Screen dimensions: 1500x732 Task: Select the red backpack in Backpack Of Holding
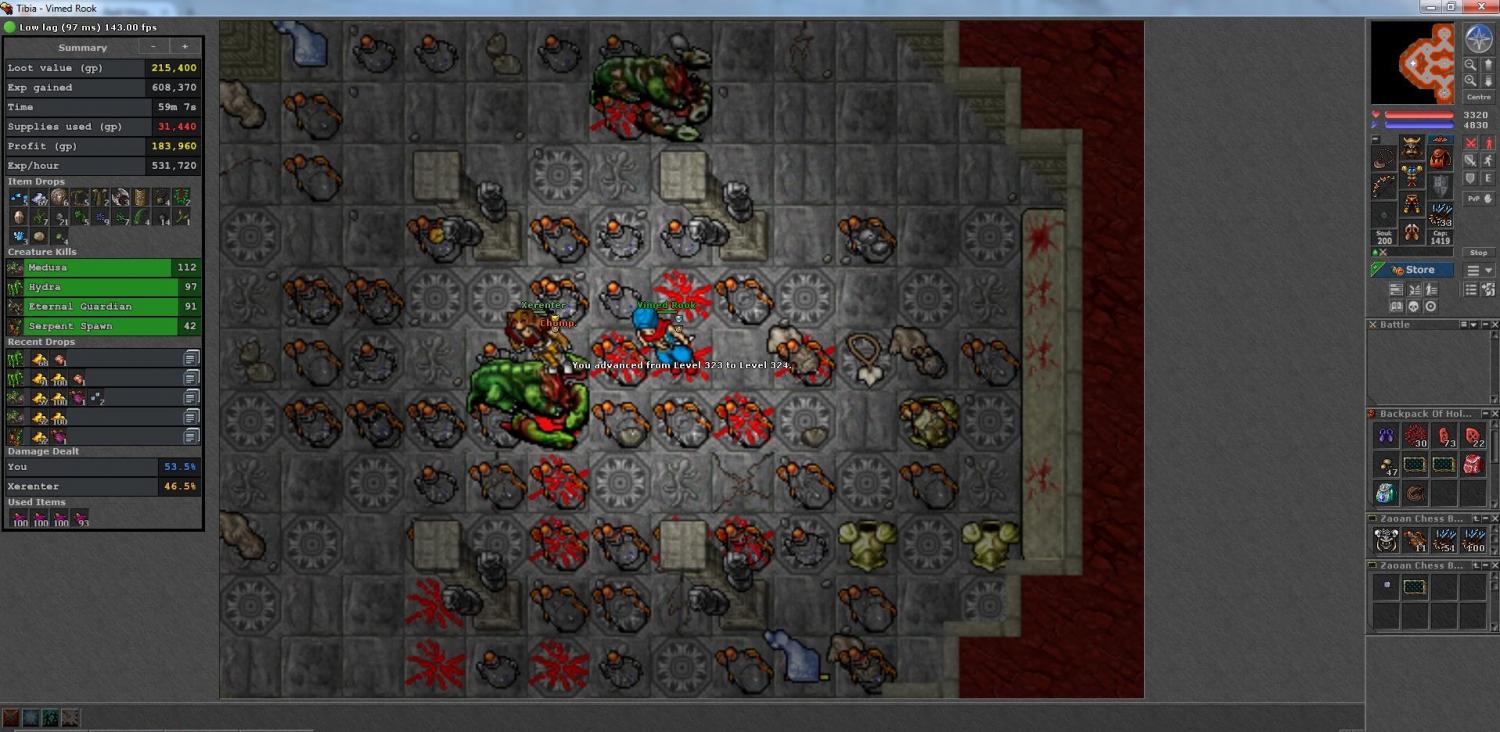(1472, 464)
